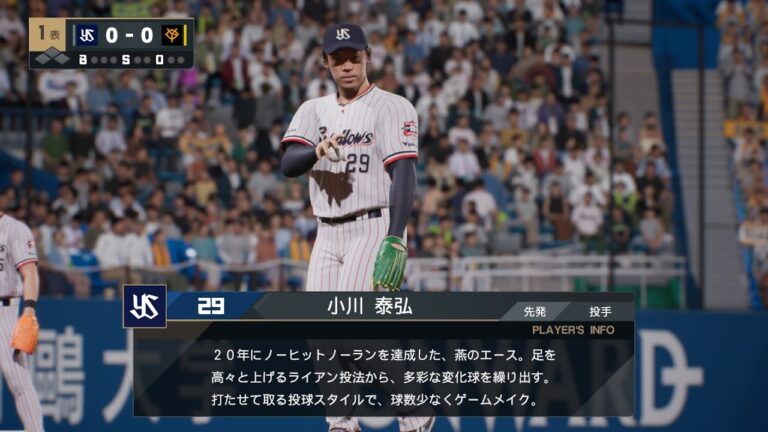Click the Swallows emblem beside number 29
The image size is (768, 432).
point(145,306)
